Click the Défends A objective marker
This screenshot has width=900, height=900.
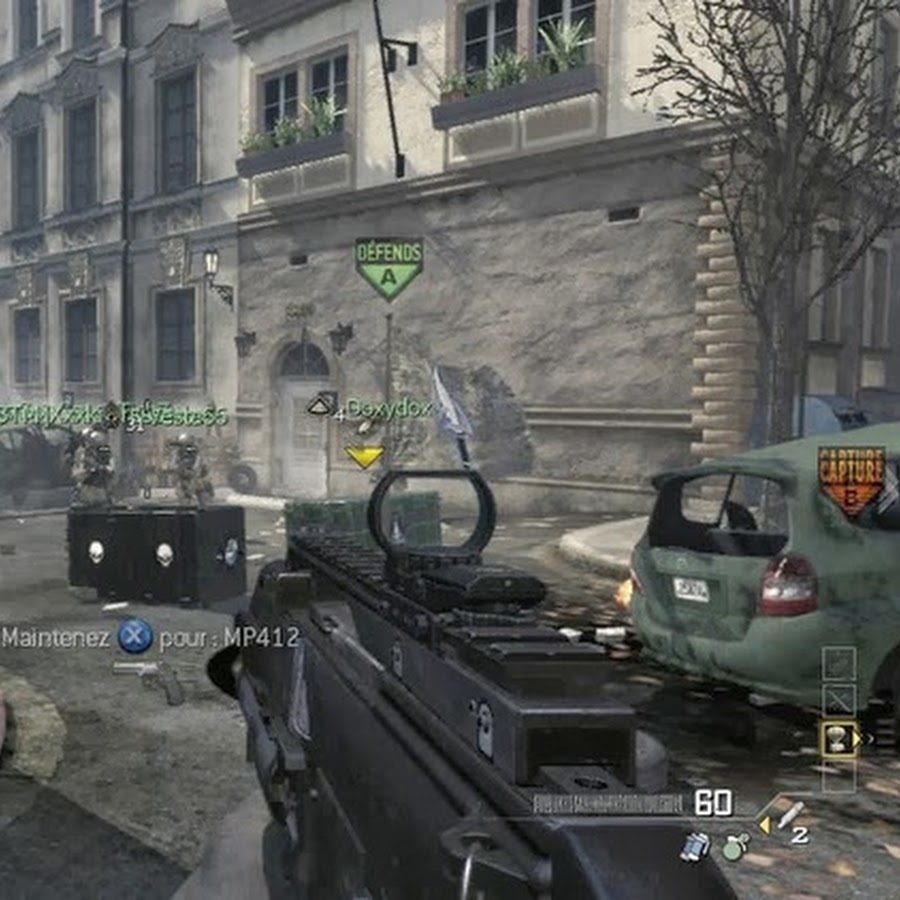(389, 268)
